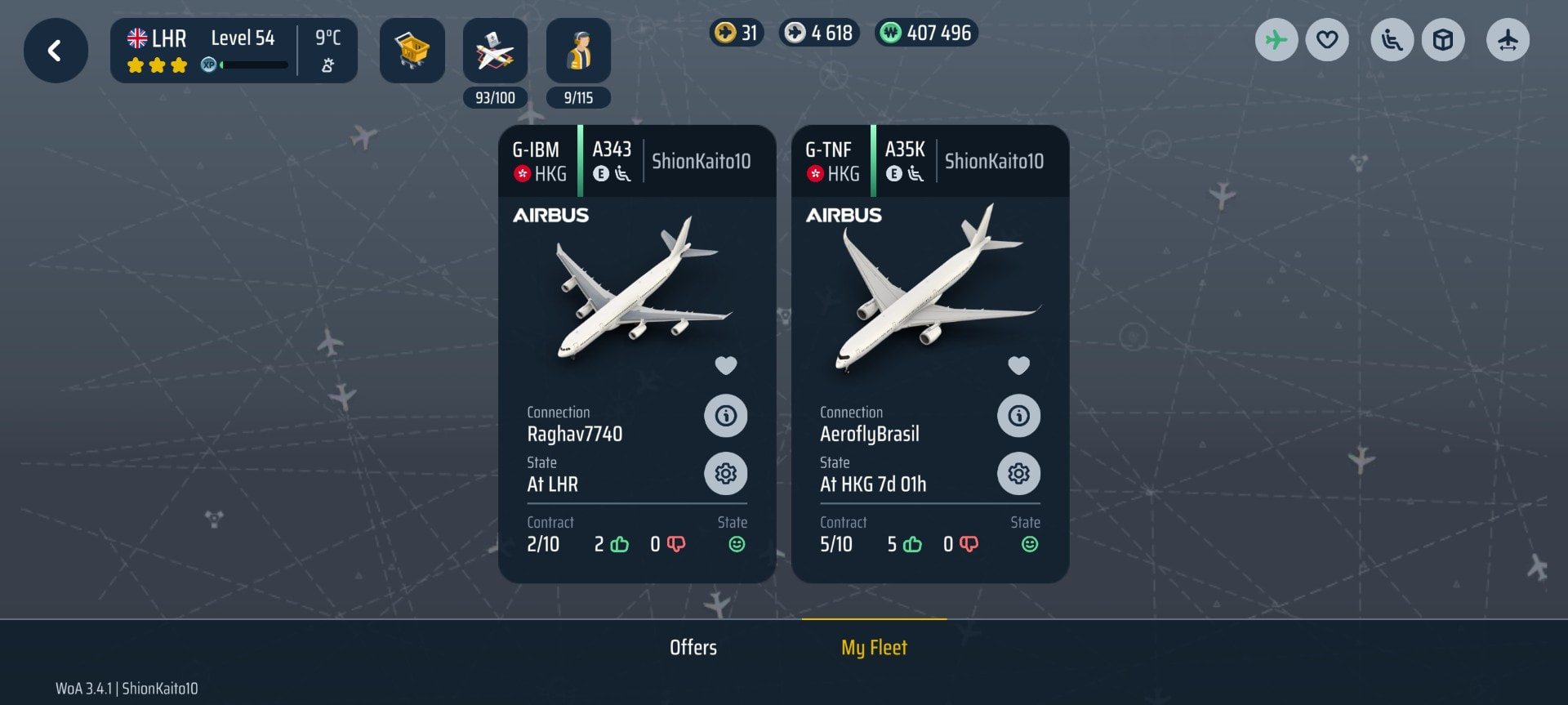1568x705 pixels.
Task: Show info for AeroflyBrasil connection
Action: point(1018,416)
